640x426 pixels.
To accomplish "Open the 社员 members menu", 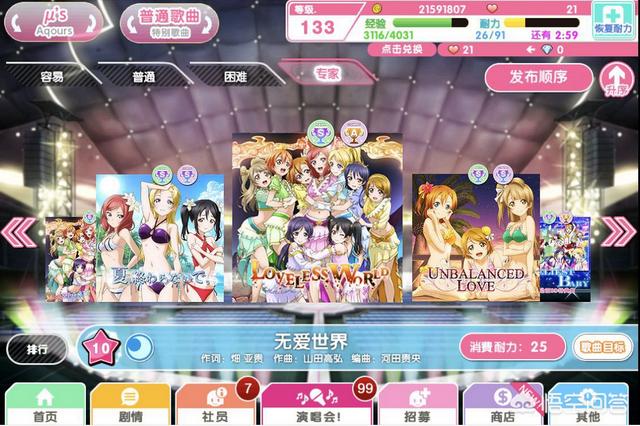I will 213,403.
